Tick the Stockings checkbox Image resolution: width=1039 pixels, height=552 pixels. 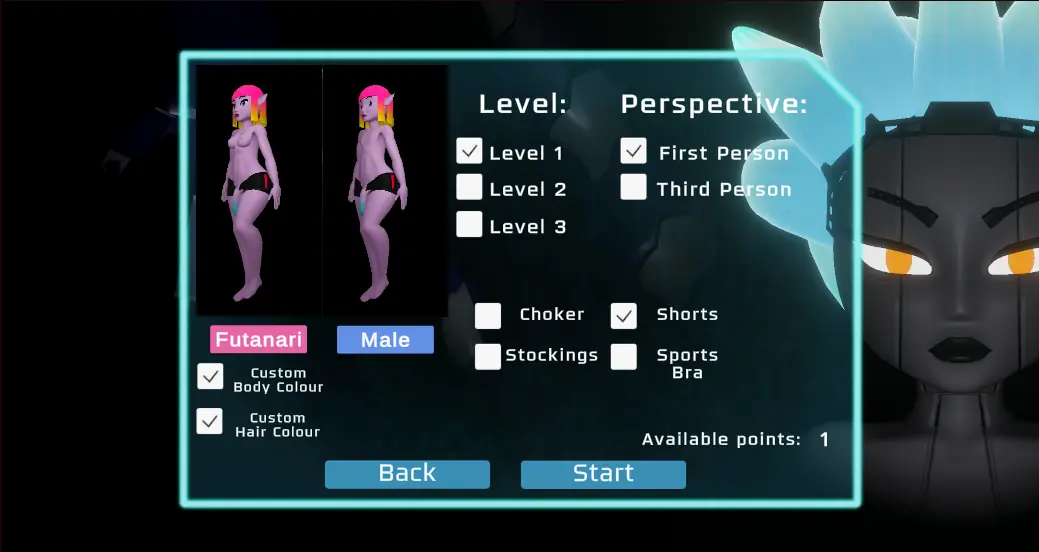click(488, 356)
